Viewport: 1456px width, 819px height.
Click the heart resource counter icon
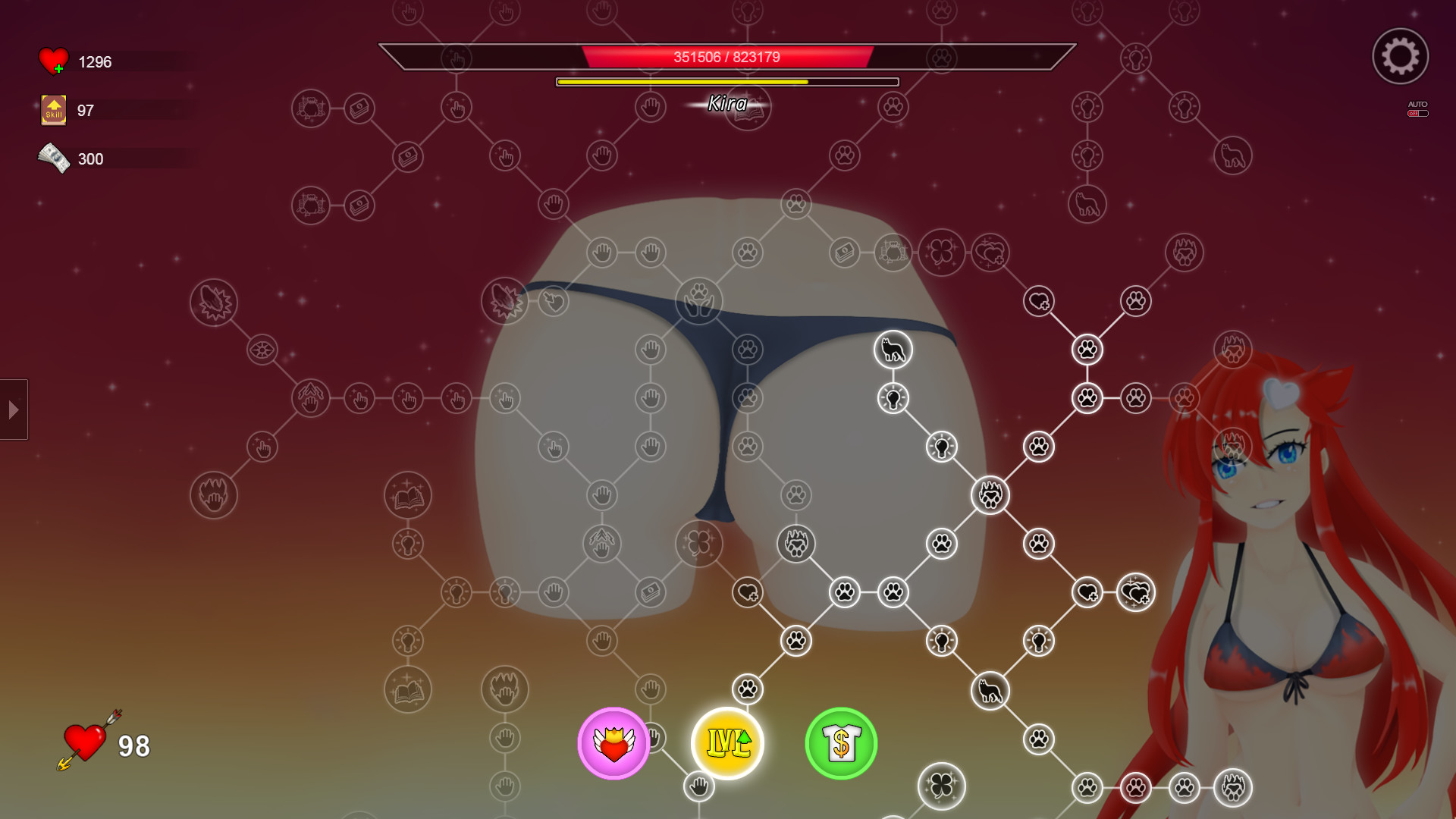[52, 59]
